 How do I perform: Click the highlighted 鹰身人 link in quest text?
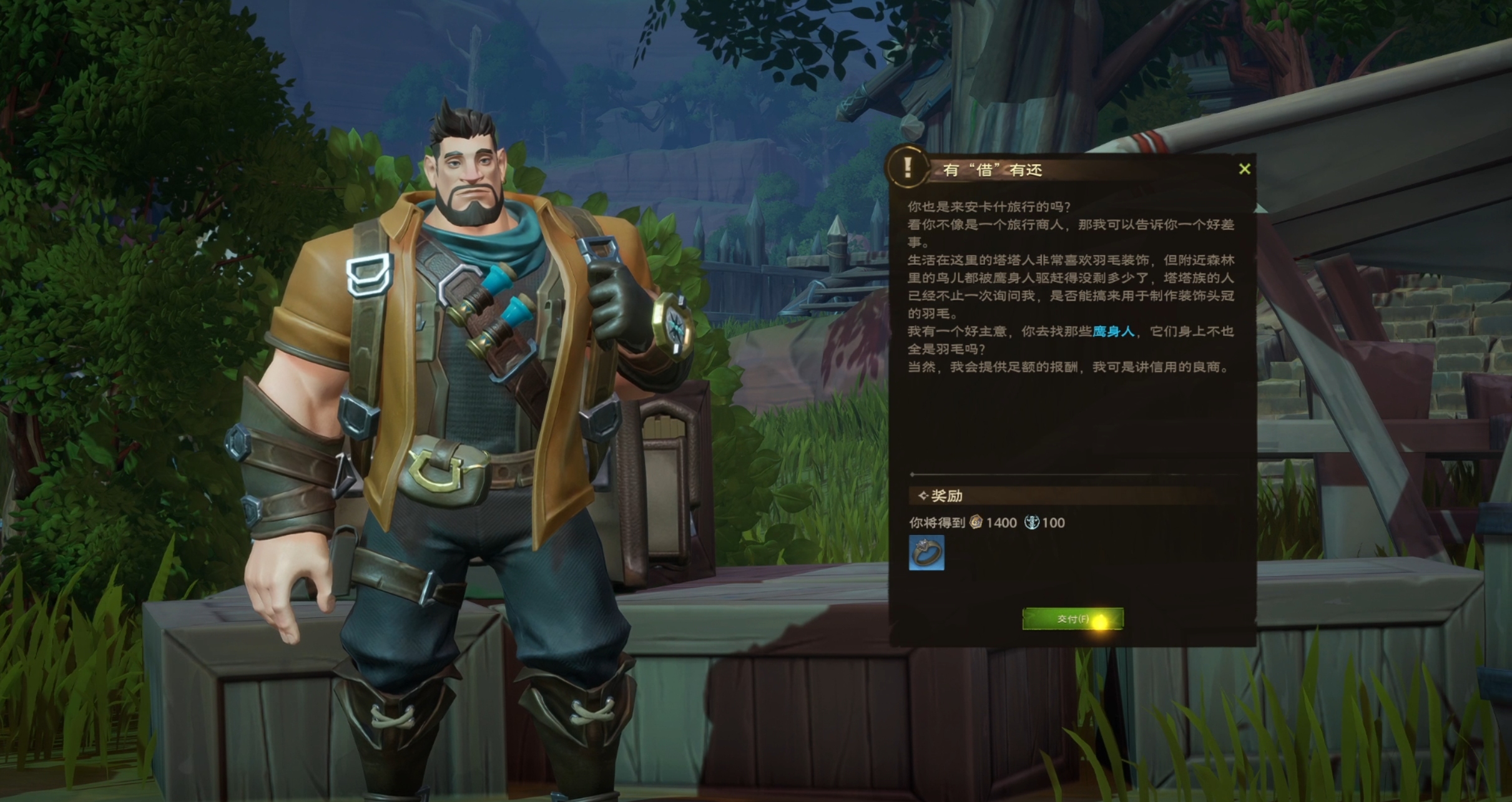[1113, 331]
